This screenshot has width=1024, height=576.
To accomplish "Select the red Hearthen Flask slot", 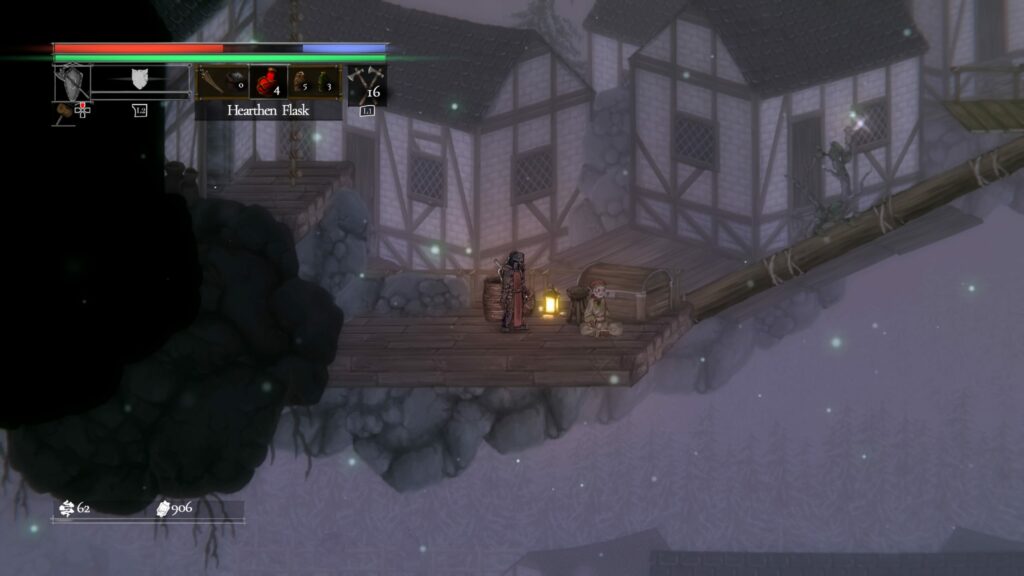I will pos(268,81).
